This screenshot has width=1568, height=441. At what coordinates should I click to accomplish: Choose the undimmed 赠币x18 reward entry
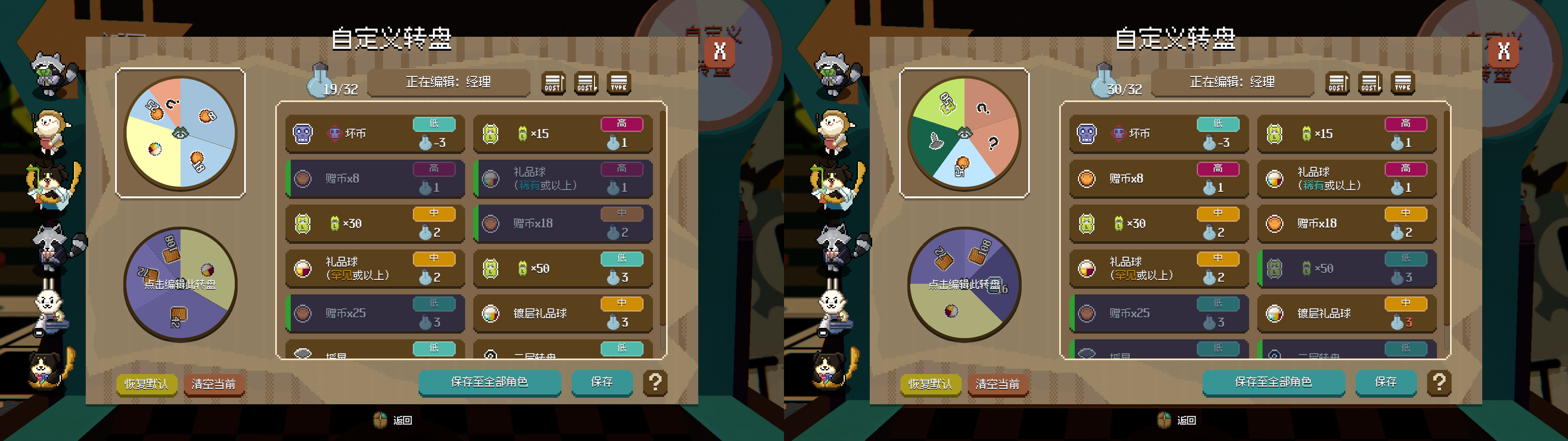1347,223
